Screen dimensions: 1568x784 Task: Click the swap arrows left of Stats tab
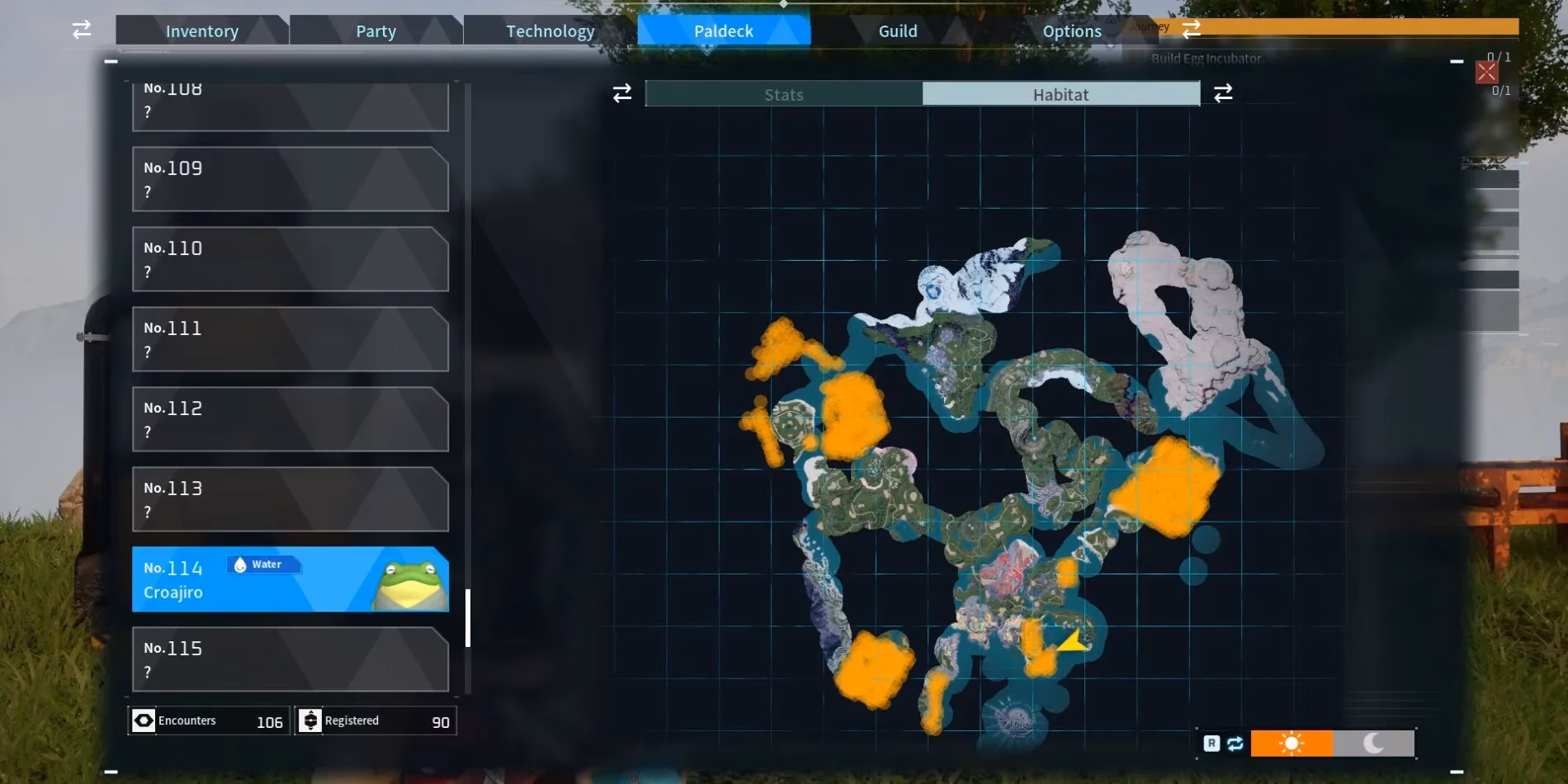coord(622,93)
